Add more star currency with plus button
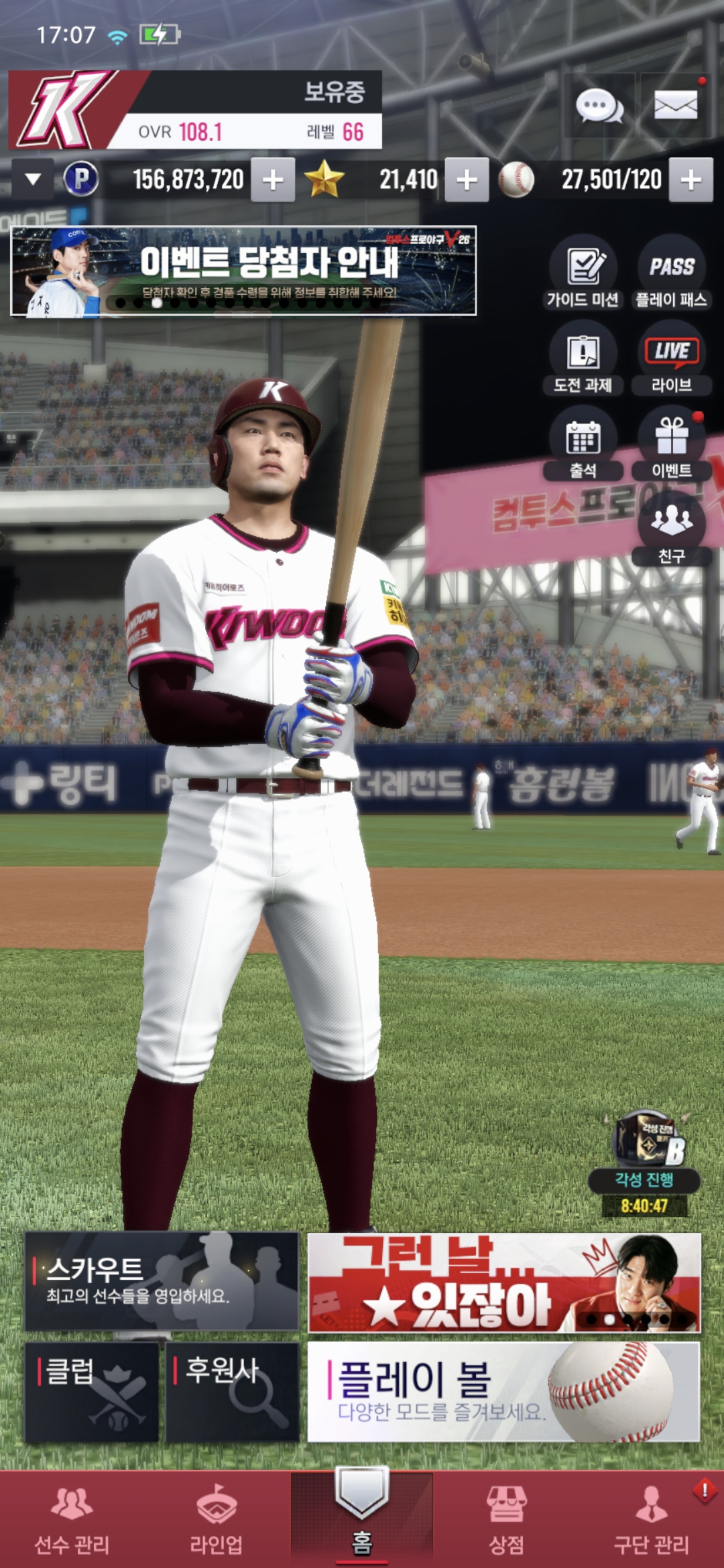Screen dimensions: 724x1568 [x=467, y=180]
